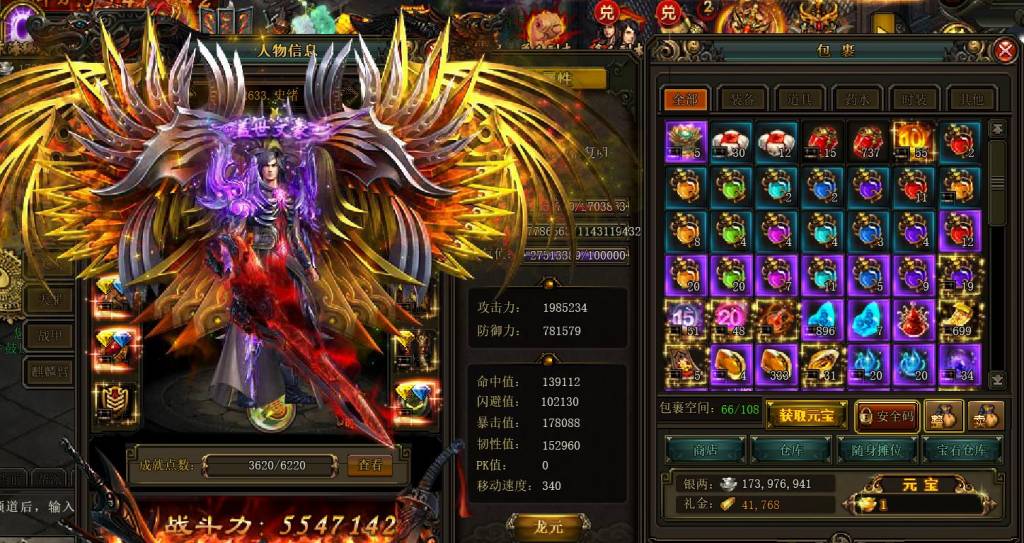Select the item stack numbered 896
This screenshot has height=543, width=1024.
[x=824, y=319]
